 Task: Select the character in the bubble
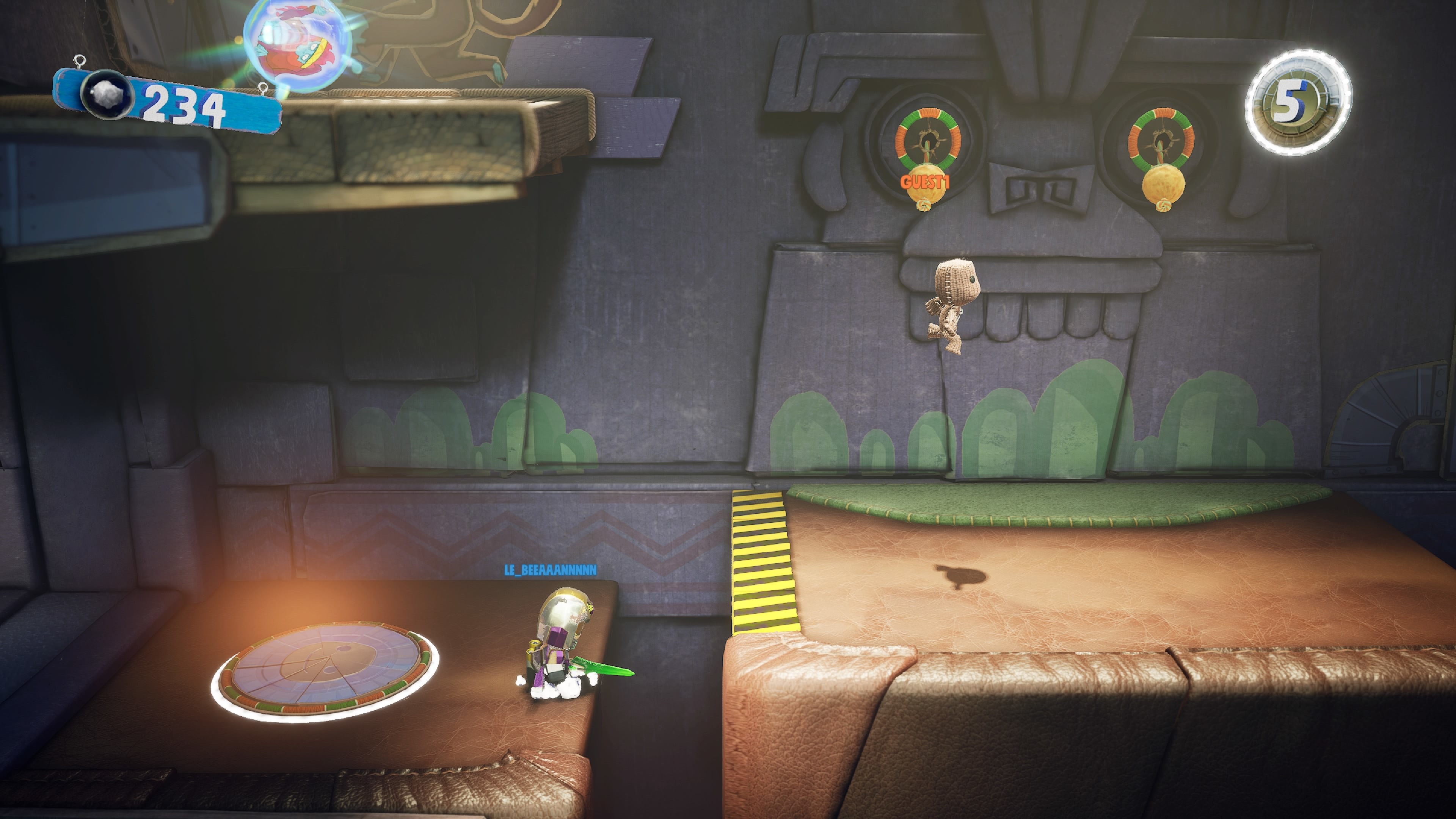tap(294, 42)
